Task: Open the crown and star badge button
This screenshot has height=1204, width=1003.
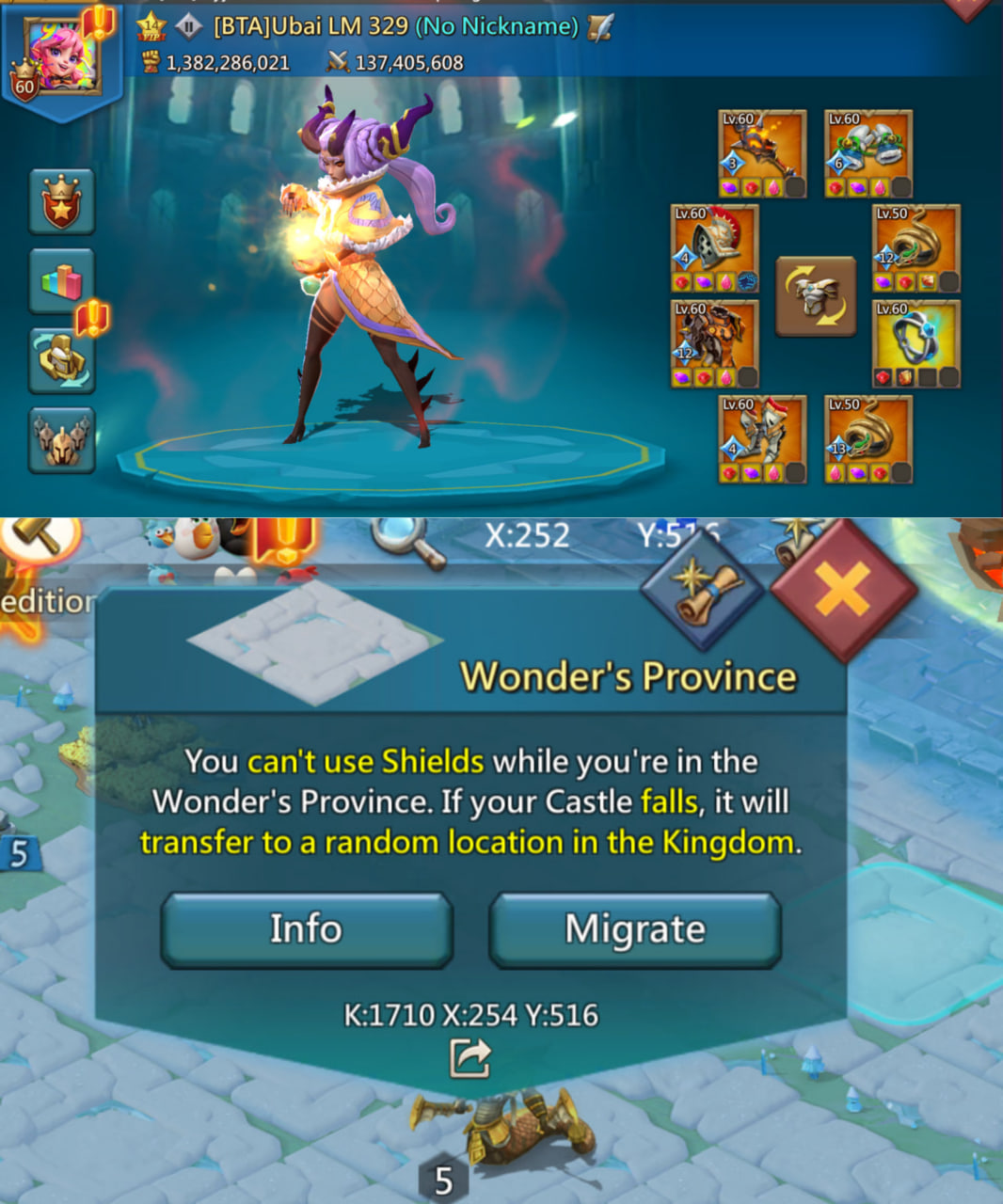Action: [x=62, y=201]
